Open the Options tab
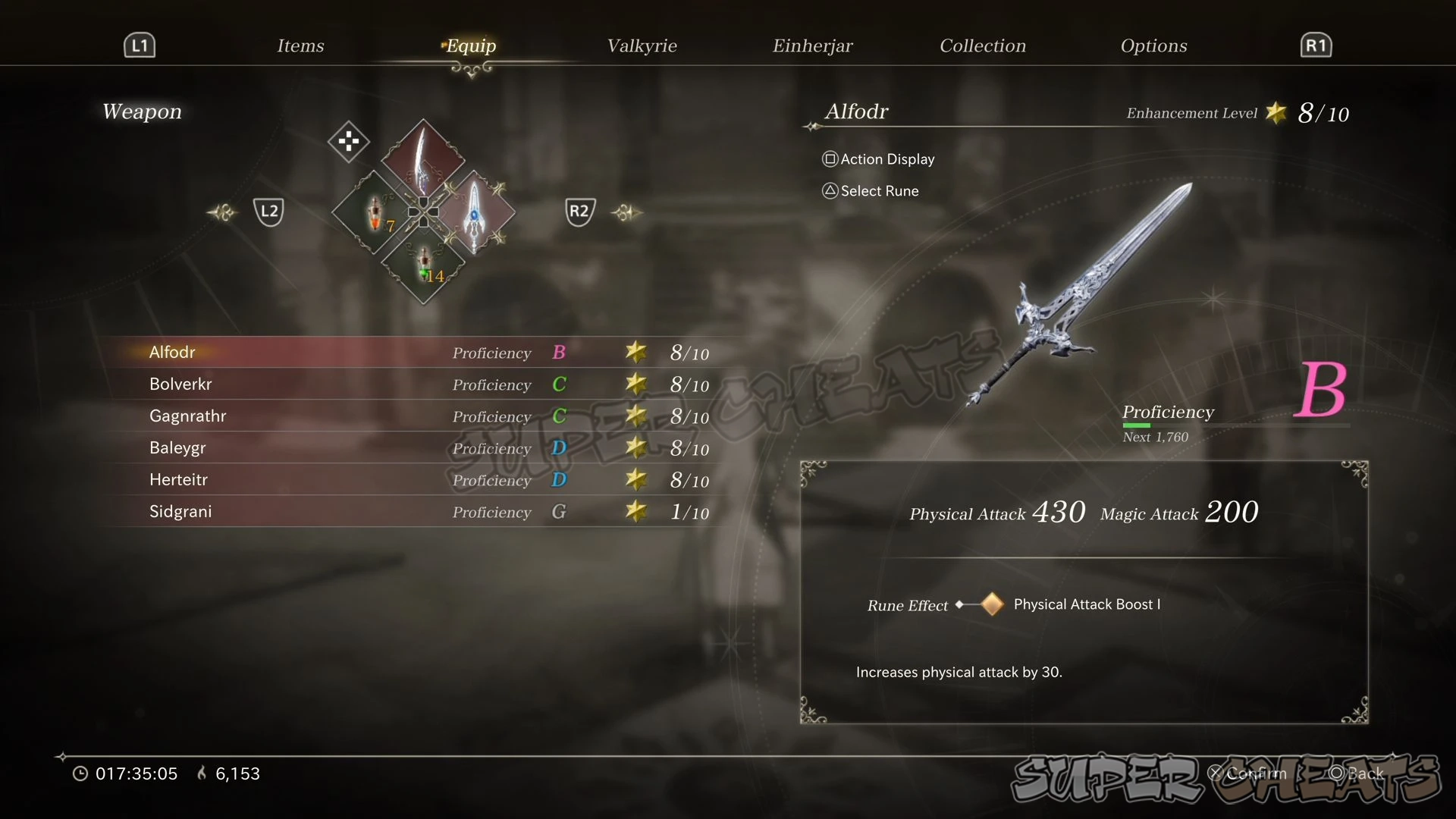1456x819 pixels. pyautogui.click(x=1153, y=46)
